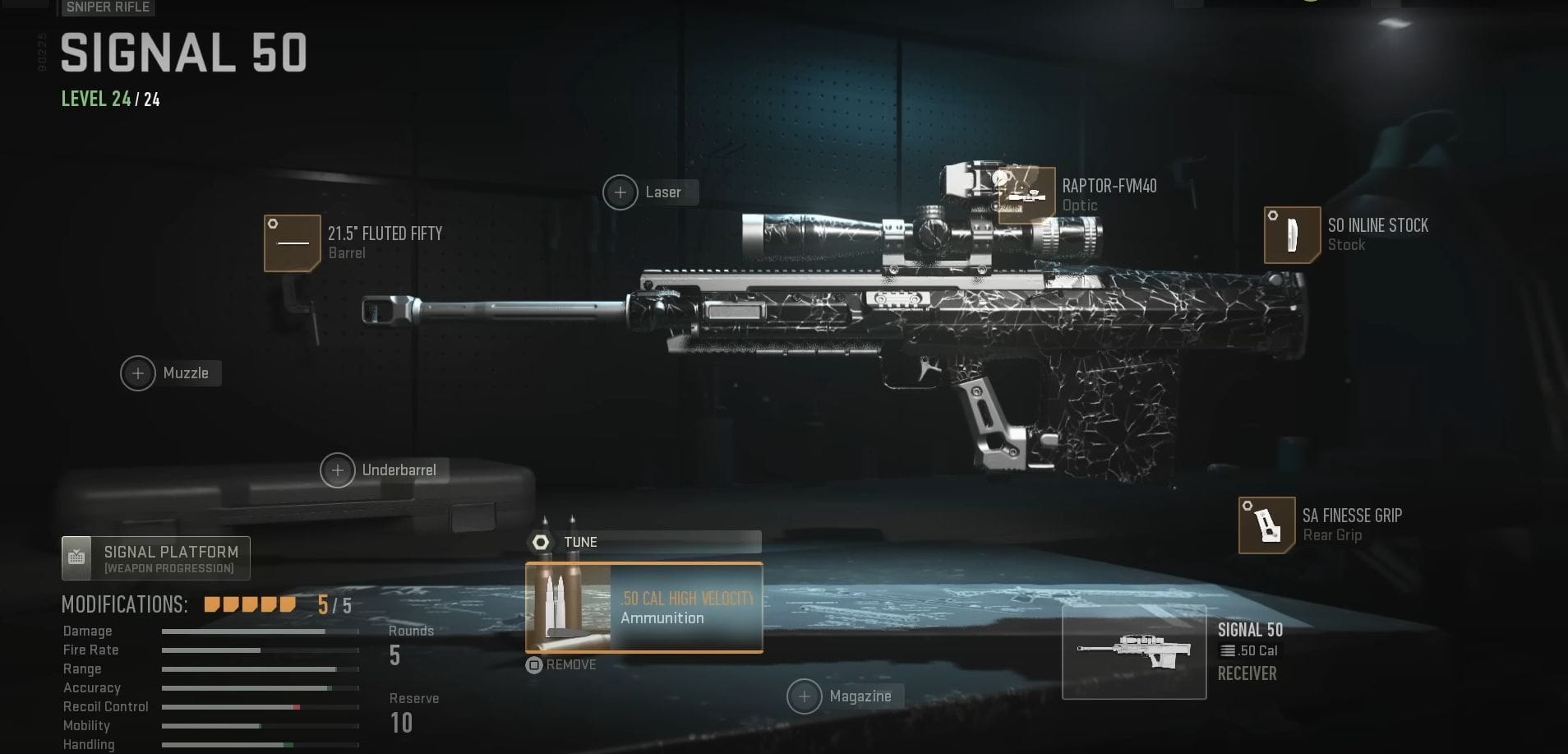This screenshot has height=754, width=1568.
Task: Open the Signal Platform weapon progression
Action: [x=155, y=557]
